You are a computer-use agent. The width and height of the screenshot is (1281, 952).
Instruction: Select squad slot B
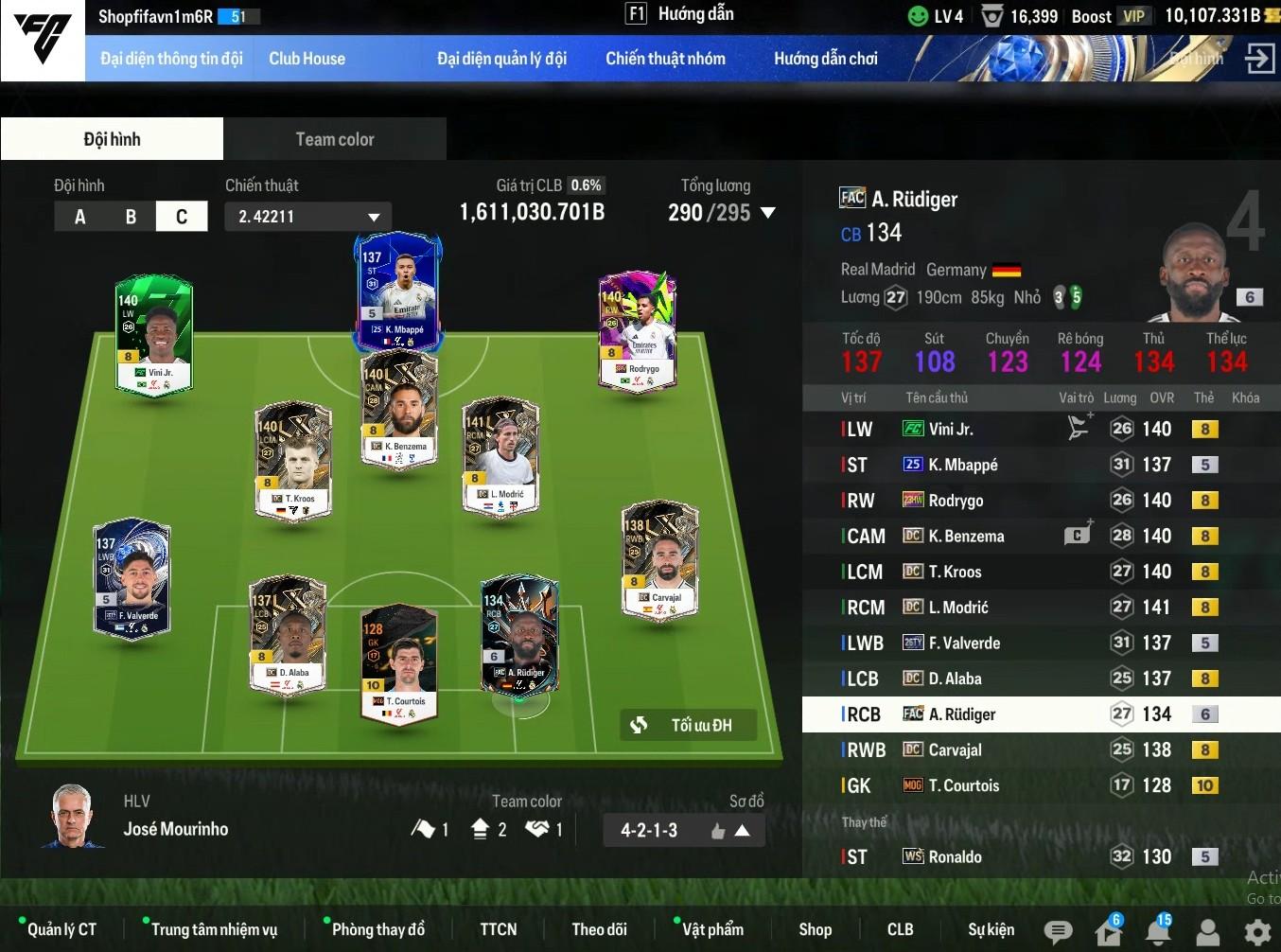pos(131,217)
